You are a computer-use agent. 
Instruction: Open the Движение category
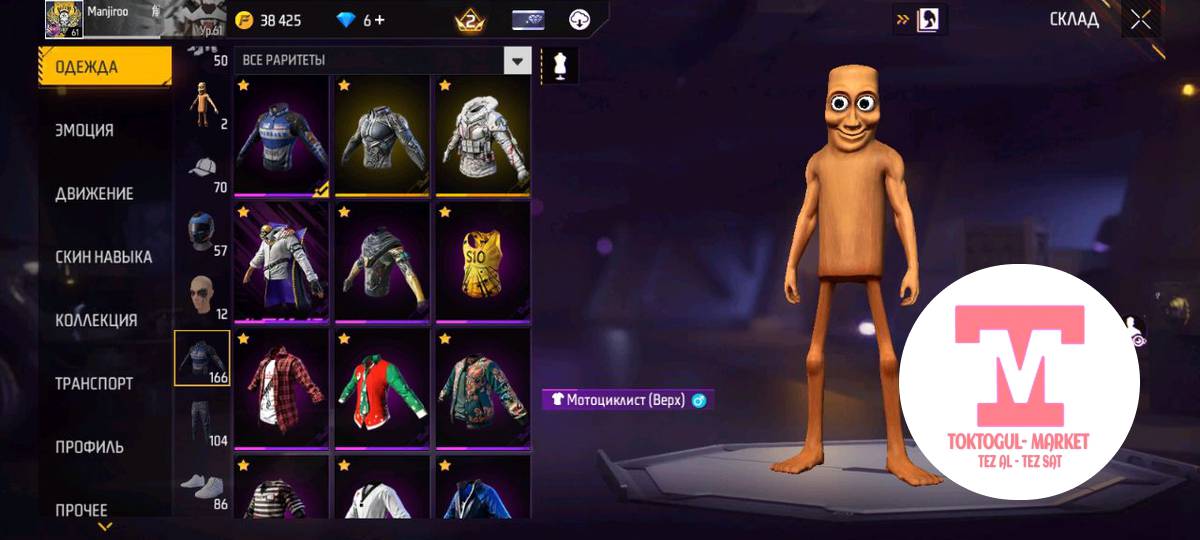94,193
